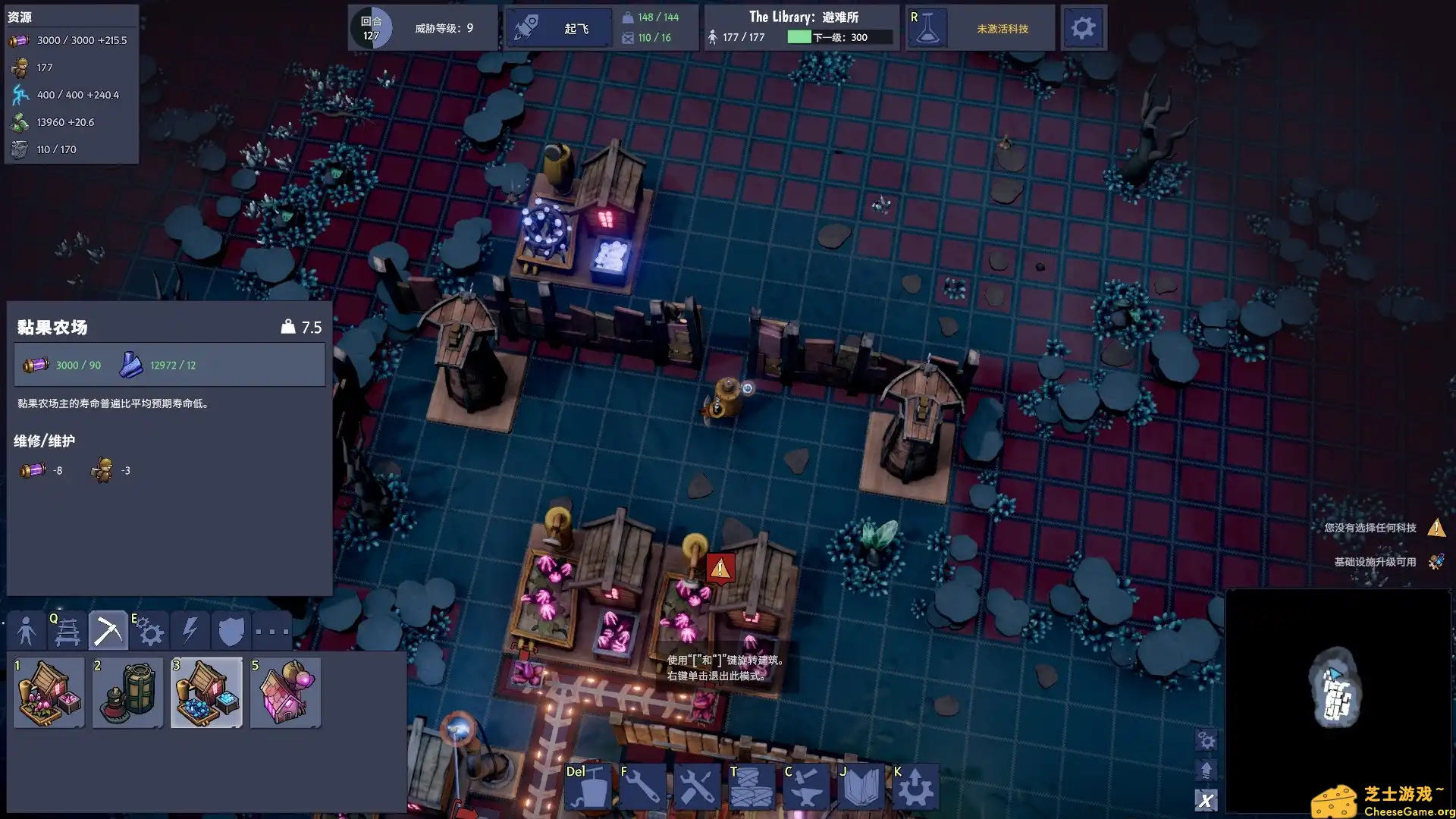Select the pink crystal farm building
This screenshot has height=819, width=1456.
coord(49,692)
